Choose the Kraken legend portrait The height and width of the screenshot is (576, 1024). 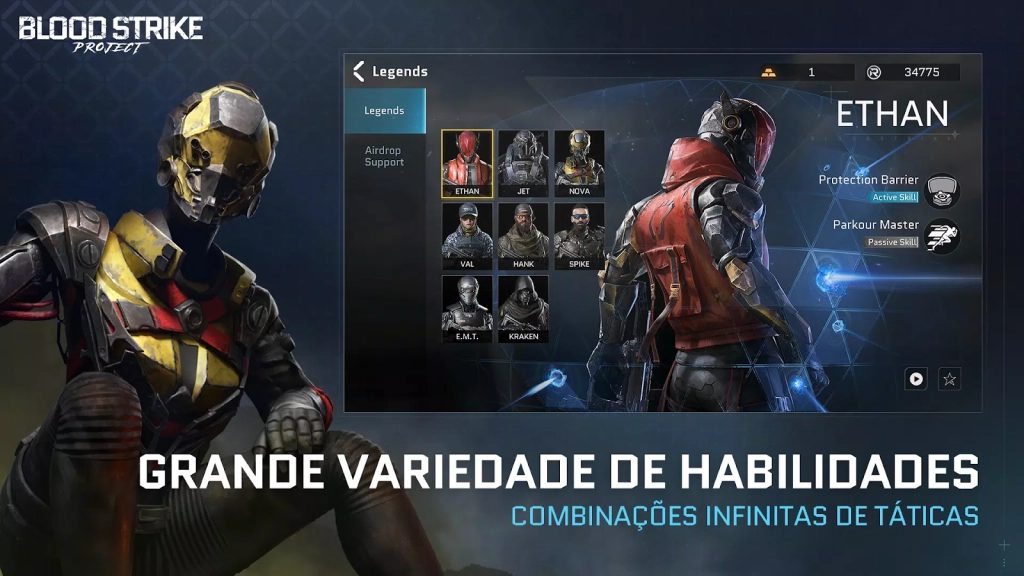pos(523,309)
